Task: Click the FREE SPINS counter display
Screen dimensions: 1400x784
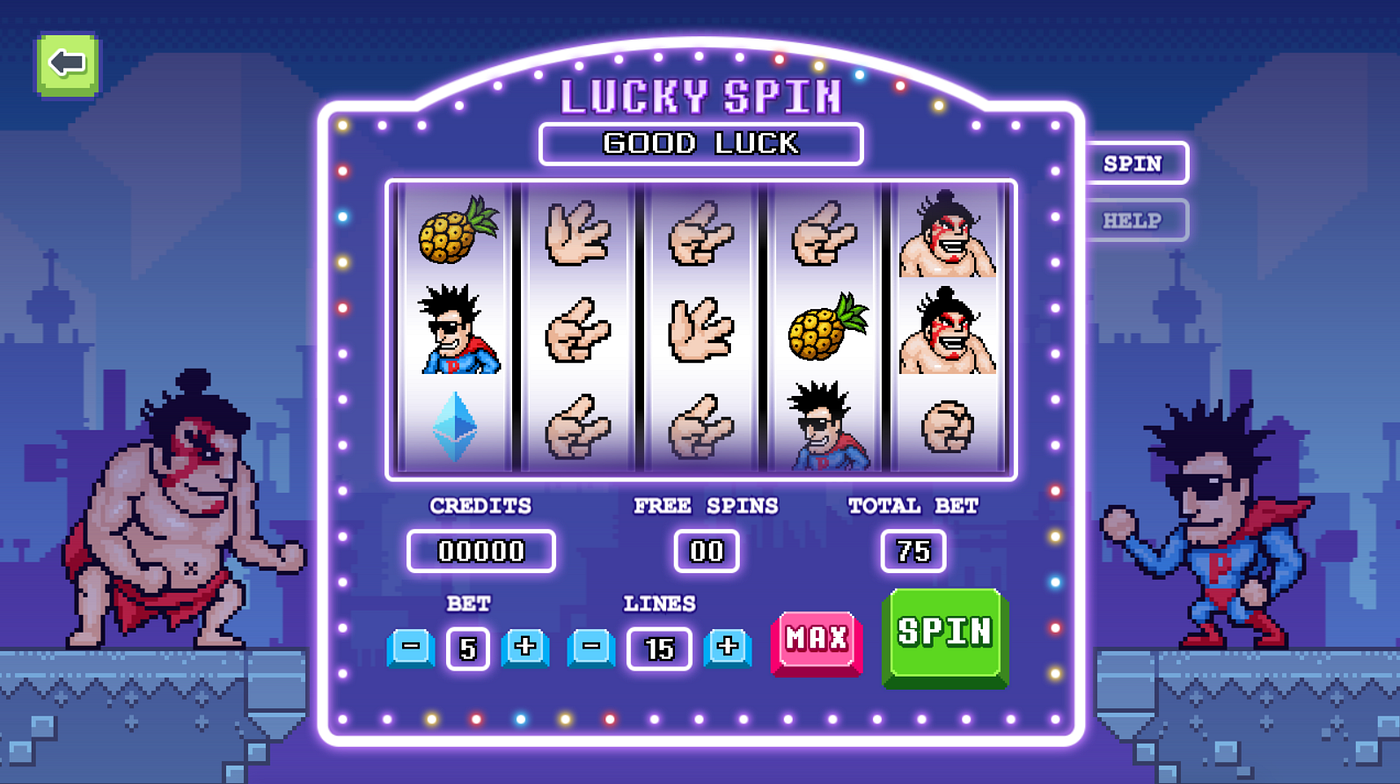Action: (704, 551)
